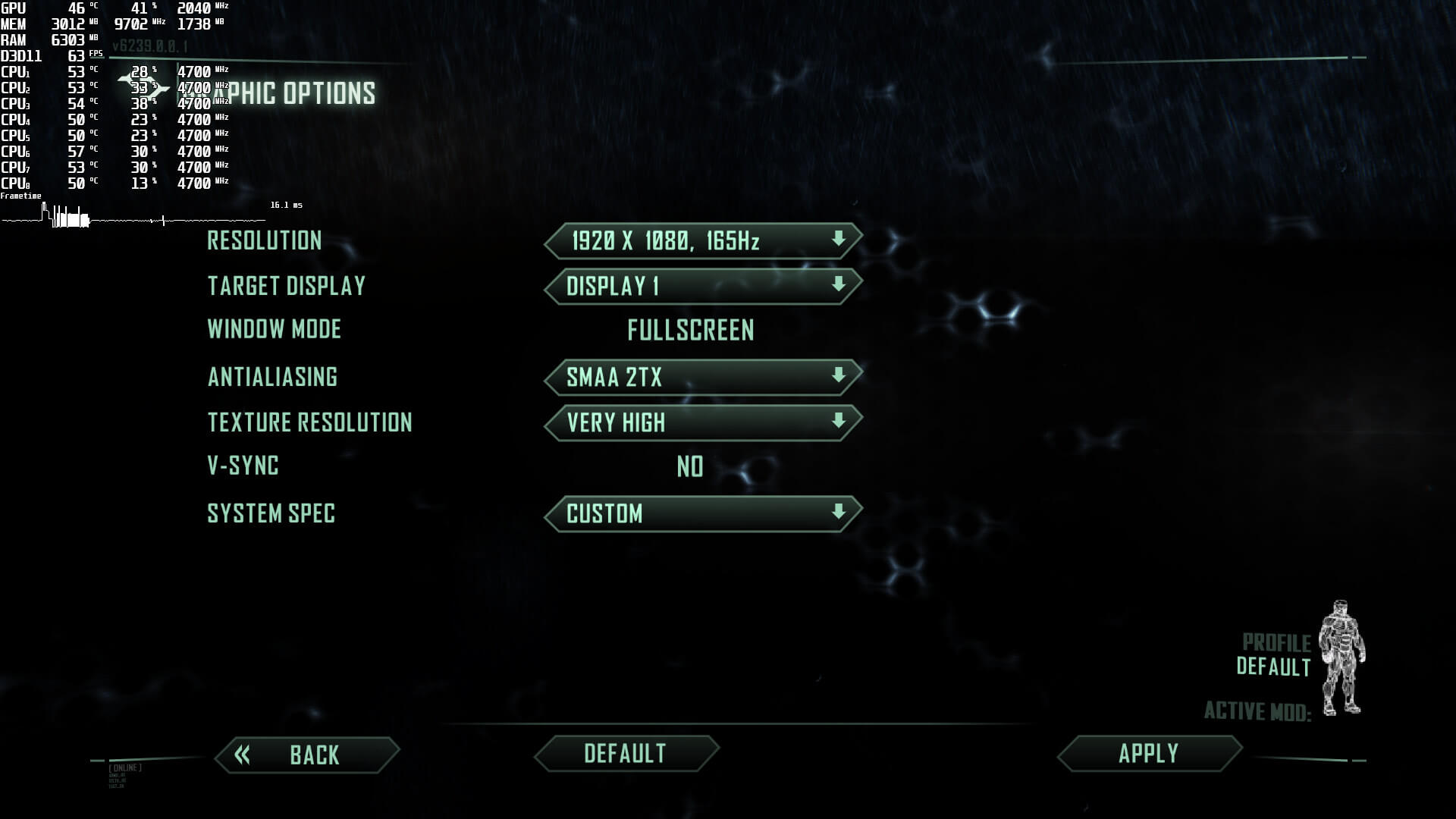Apply the graphics settings
The width and height of the screenshot is (1456, 819).
[1149, 753]
